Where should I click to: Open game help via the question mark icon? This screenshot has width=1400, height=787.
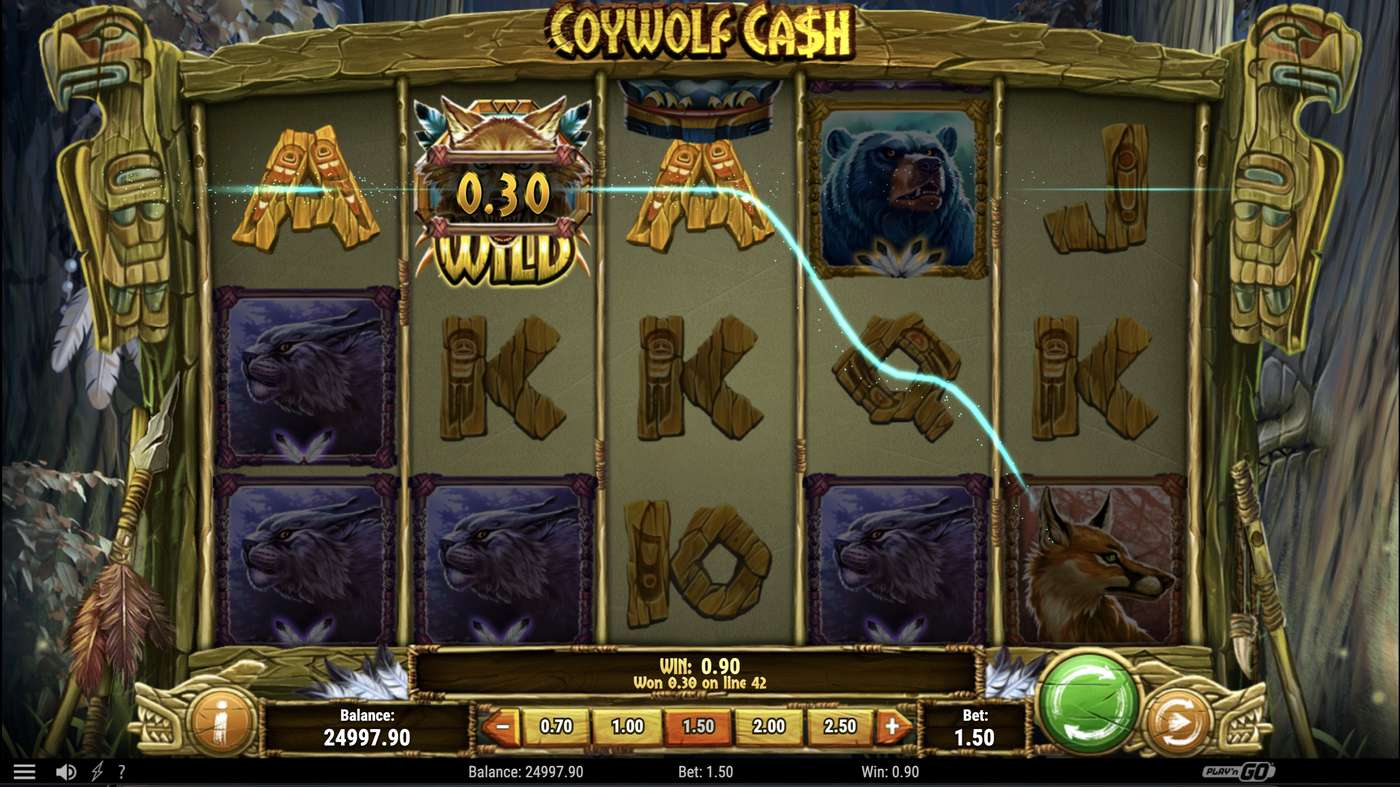(122, 771)
